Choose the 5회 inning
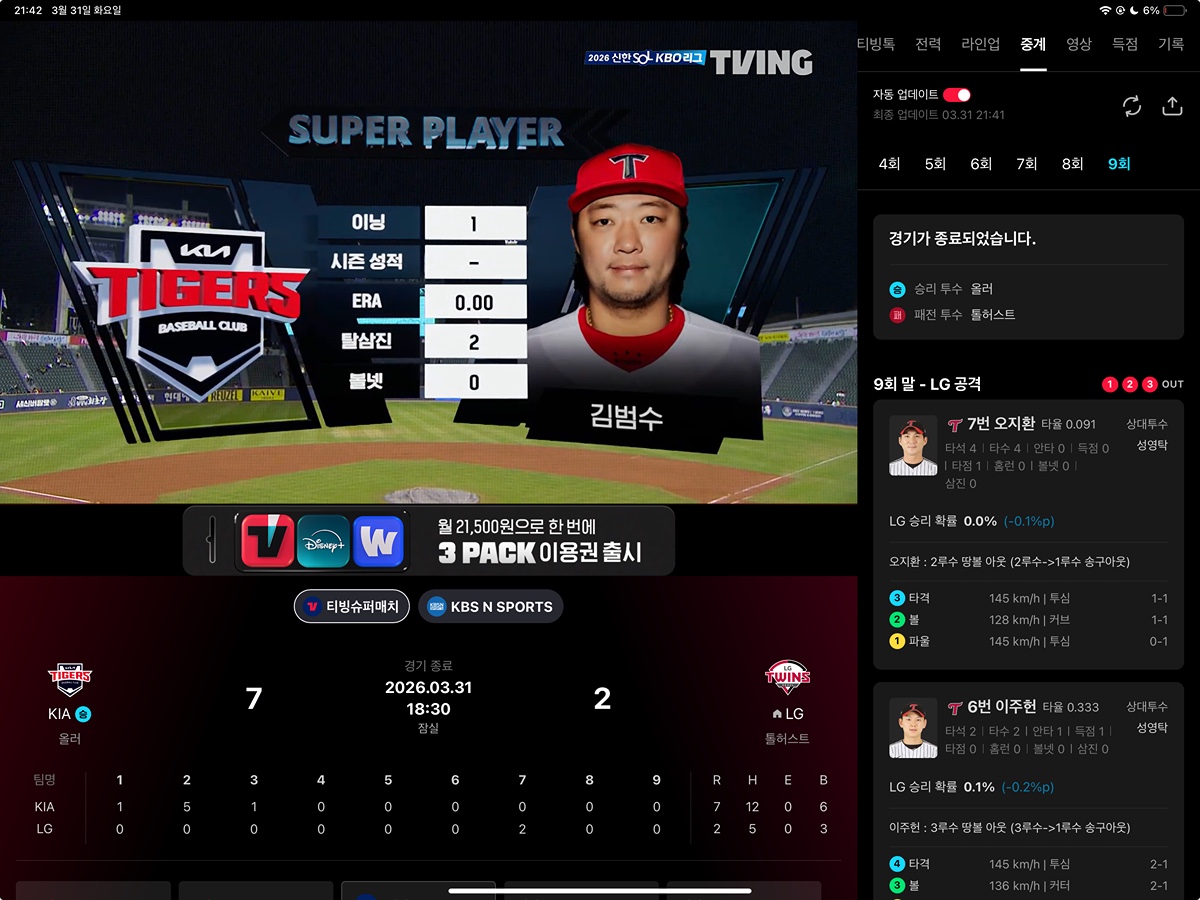The height and width of the screenshot is (900, 1200). pos(935,164)
